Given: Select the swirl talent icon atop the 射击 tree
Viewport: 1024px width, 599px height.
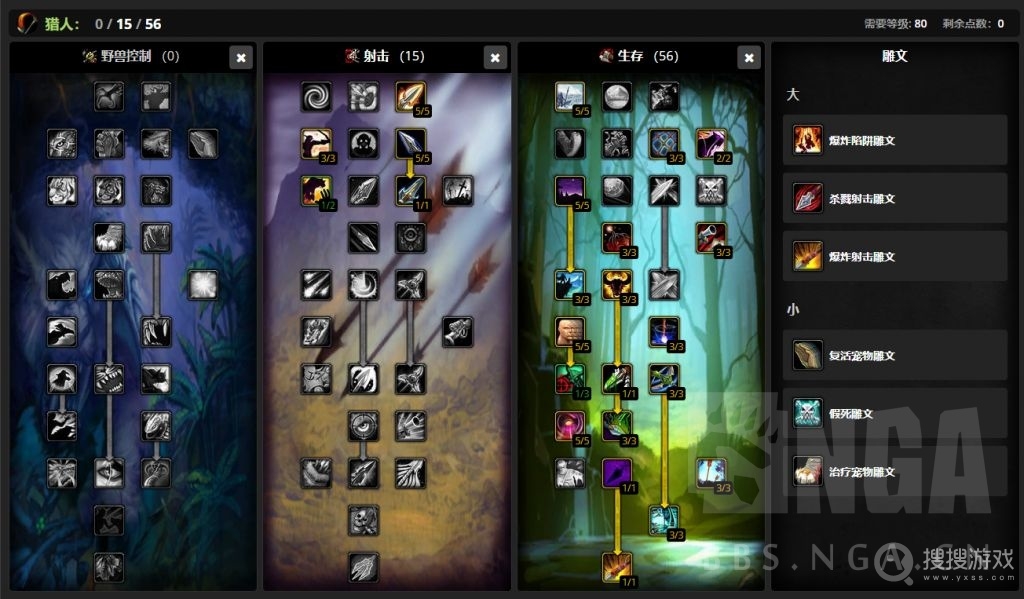Looking at the screenshot, I should 317,97.
